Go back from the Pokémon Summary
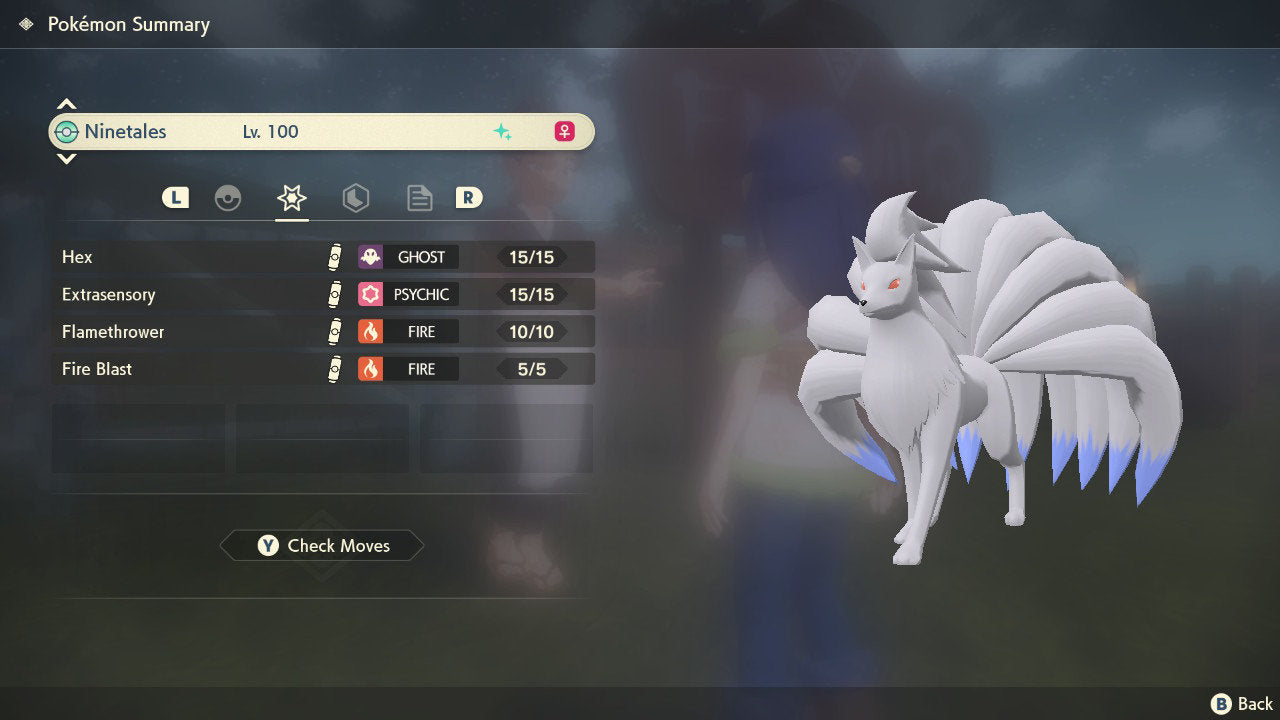The height and width of the screenshot is (720, 1280). [x=1242, y=704]
